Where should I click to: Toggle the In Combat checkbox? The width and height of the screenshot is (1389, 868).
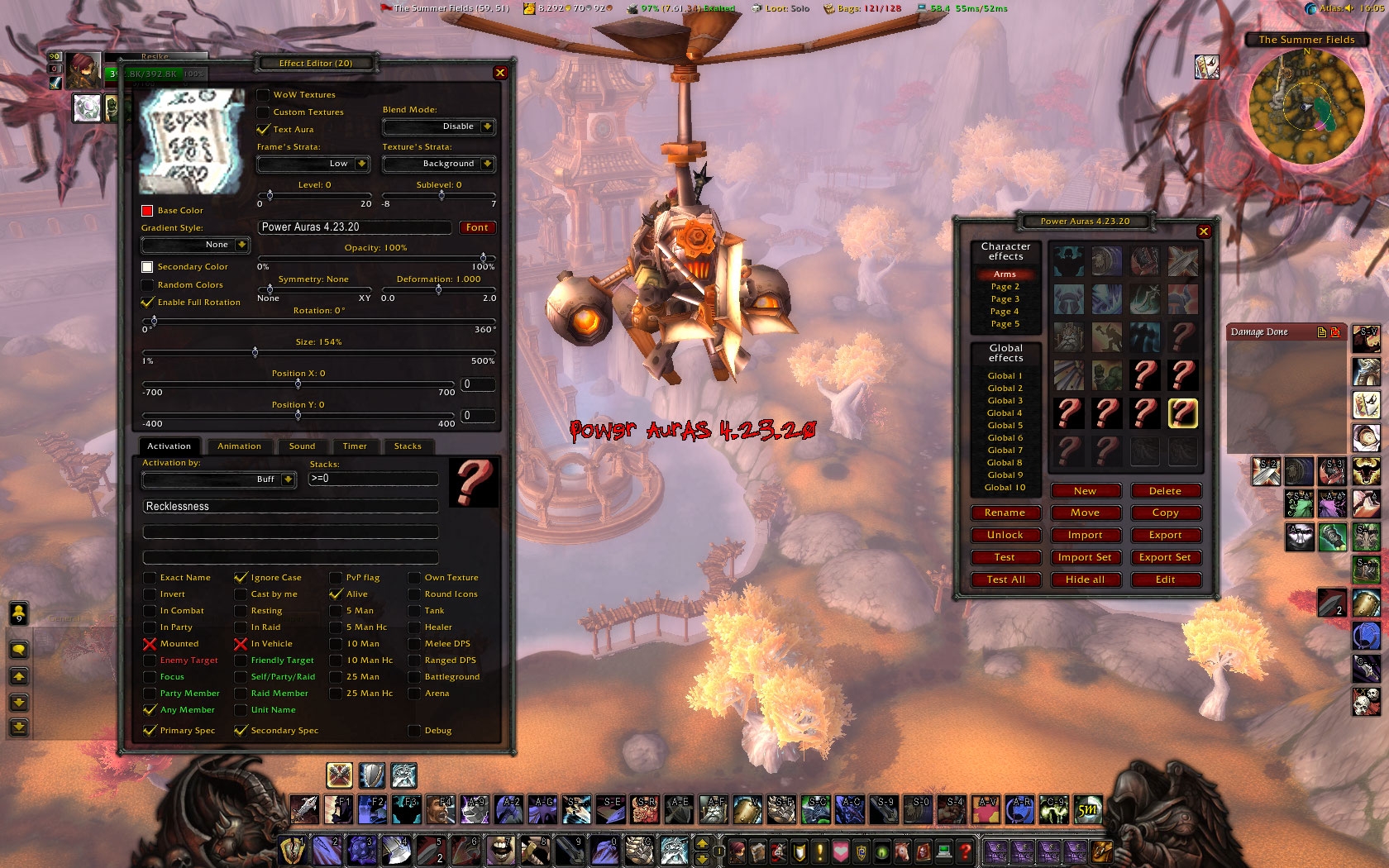click(x=150, y=611)
